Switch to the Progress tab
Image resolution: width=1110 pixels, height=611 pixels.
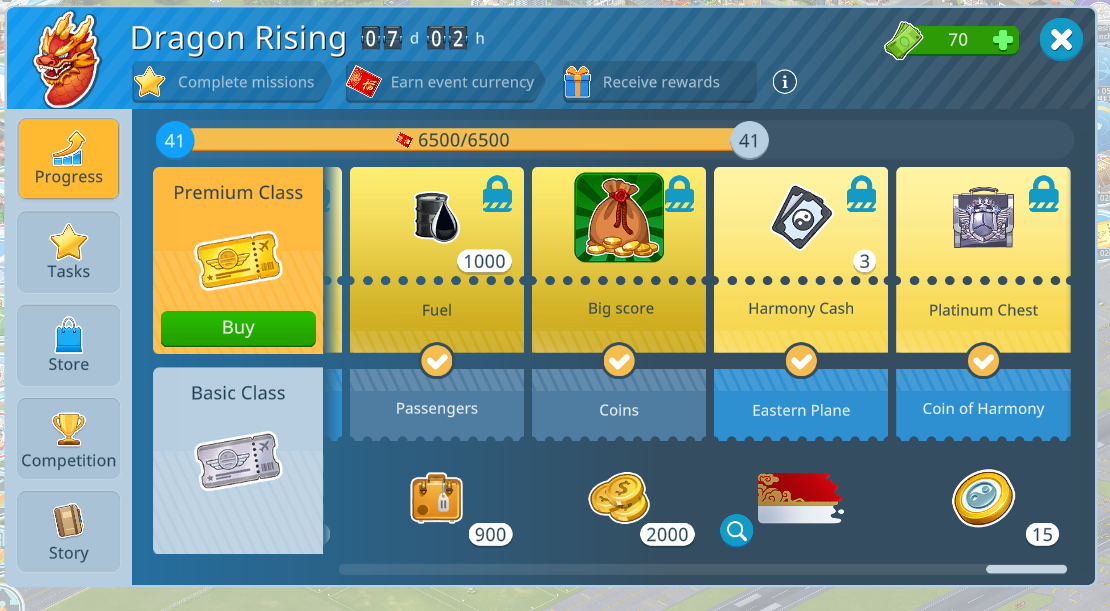click(68, 158)
